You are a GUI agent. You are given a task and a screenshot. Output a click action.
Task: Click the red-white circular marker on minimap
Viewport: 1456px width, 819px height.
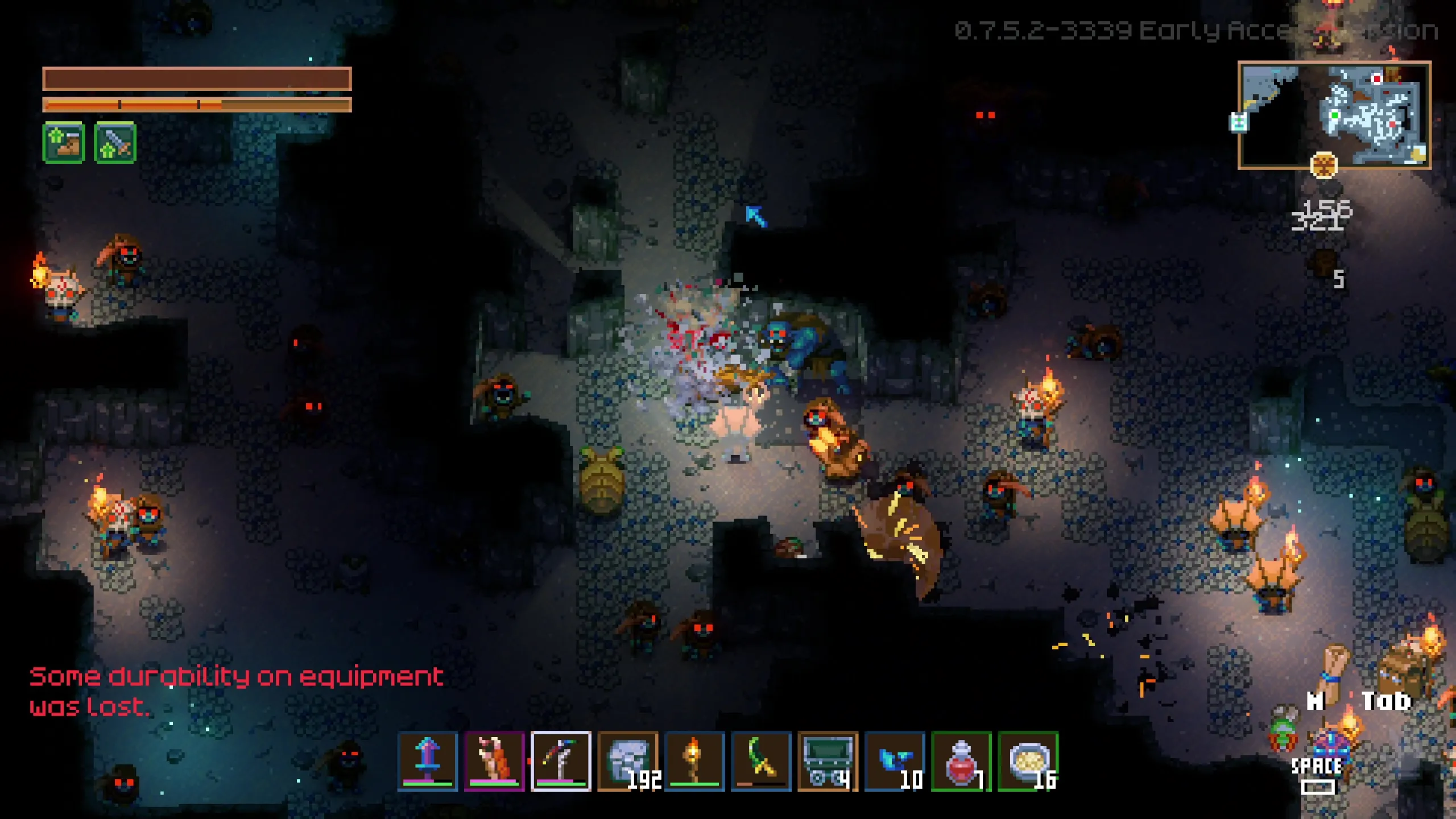point(1377,78)
